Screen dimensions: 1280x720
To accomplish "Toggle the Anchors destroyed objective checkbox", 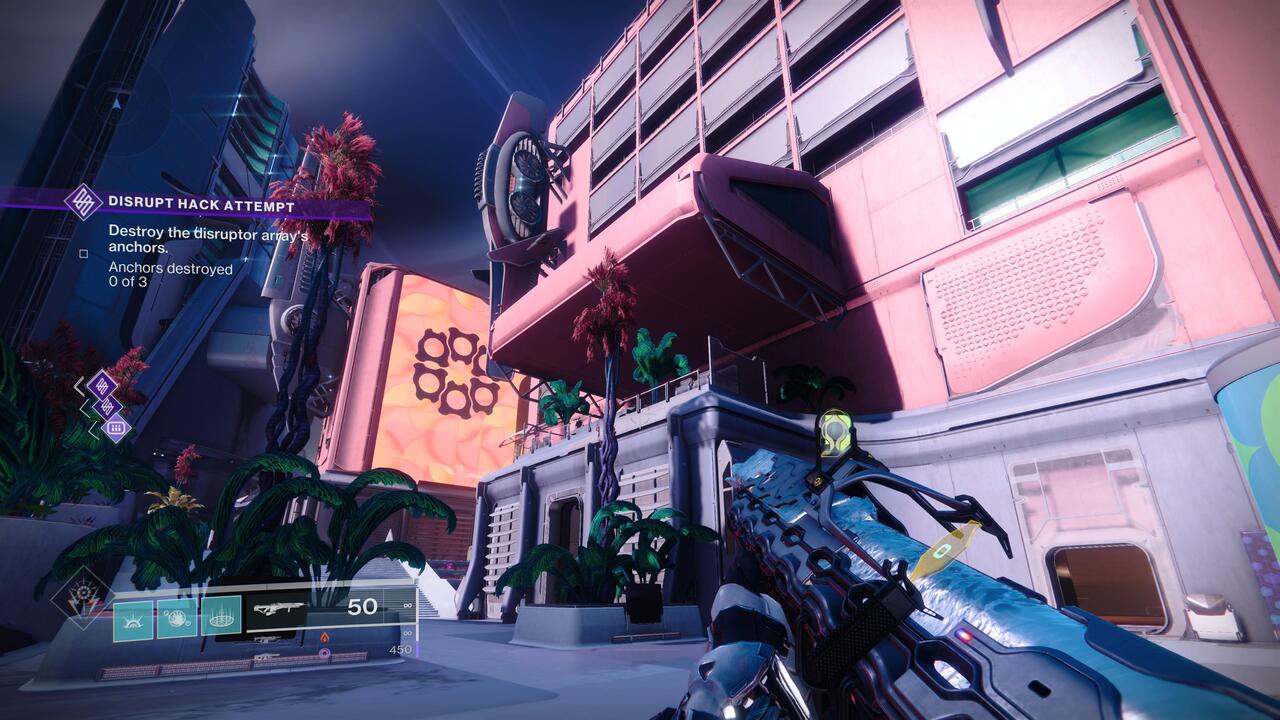I will click(x=83, y=254).
